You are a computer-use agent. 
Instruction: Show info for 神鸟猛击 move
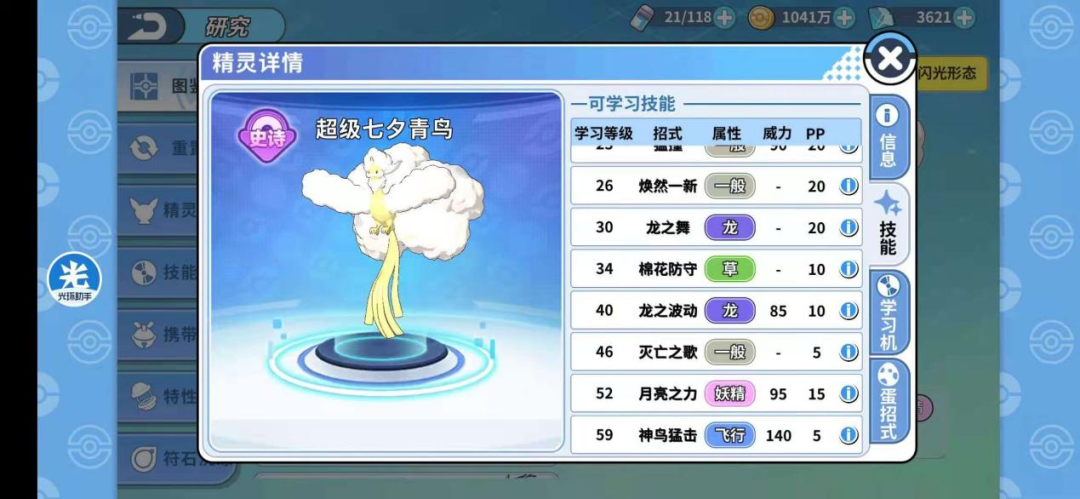tap(849, 435)
